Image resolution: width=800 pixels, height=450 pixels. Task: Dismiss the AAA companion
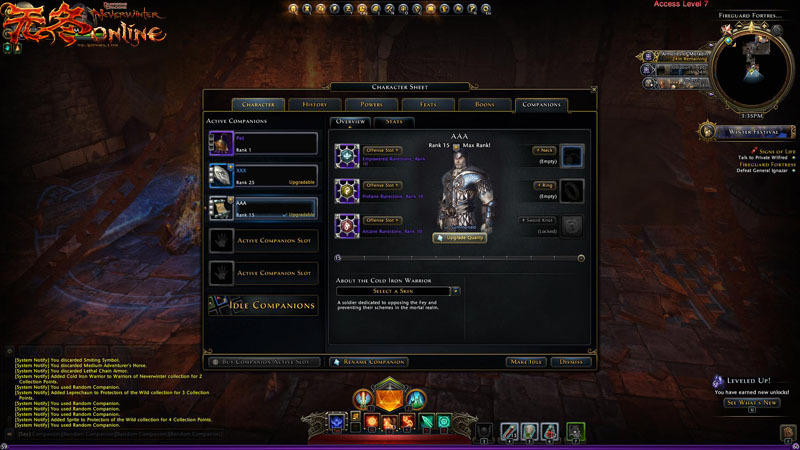(x=572, y=361)
